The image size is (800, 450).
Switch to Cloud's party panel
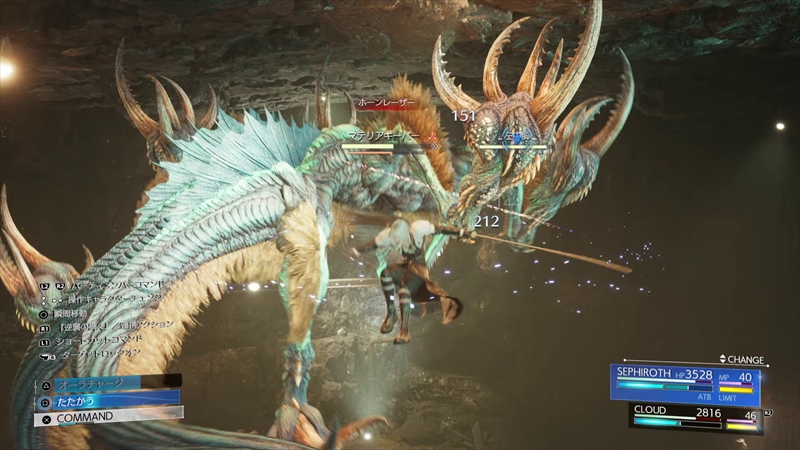tap(695, 417)
